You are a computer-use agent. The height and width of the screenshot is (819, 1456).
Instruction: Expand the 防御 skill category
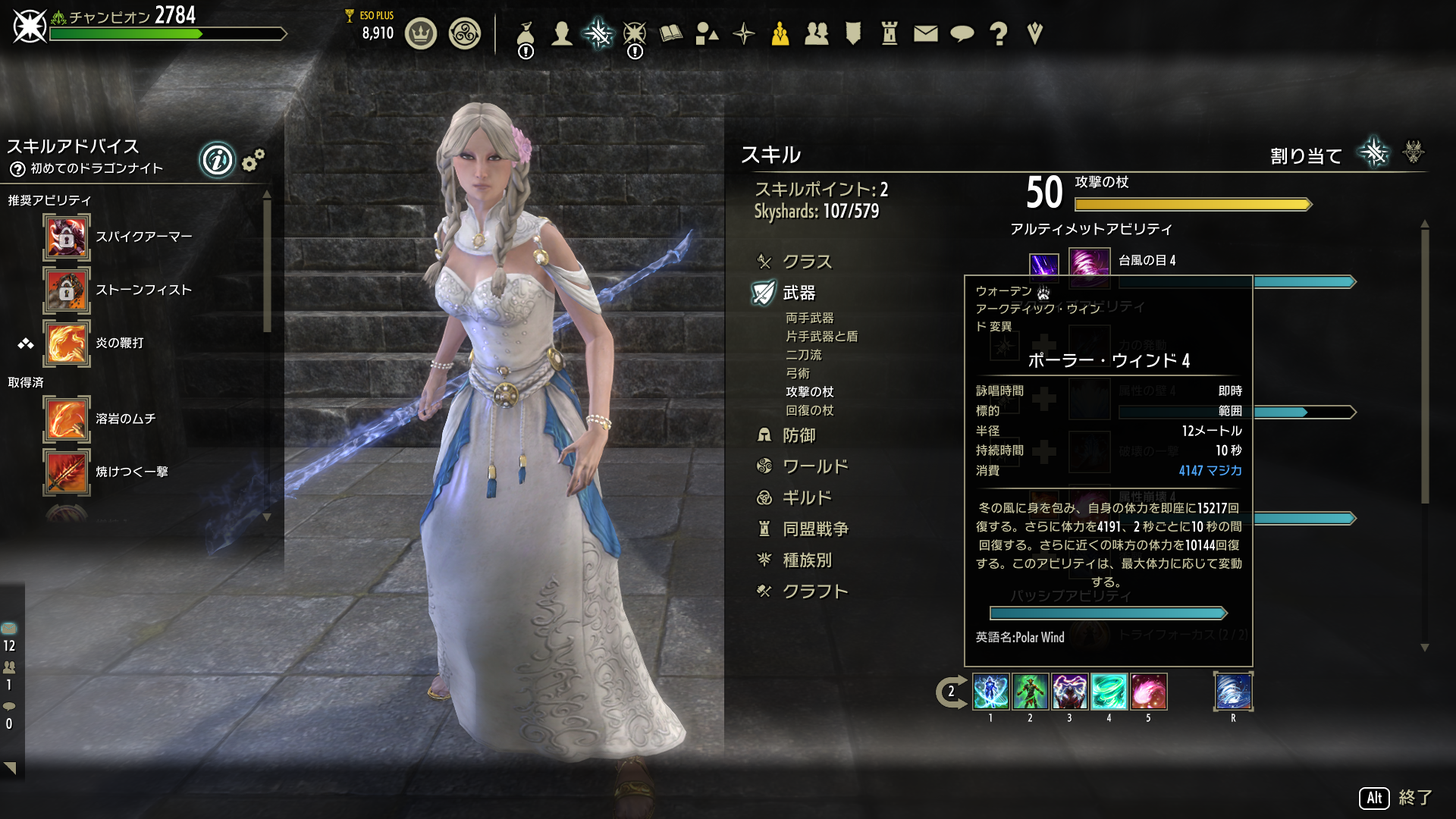pos(799,435)
